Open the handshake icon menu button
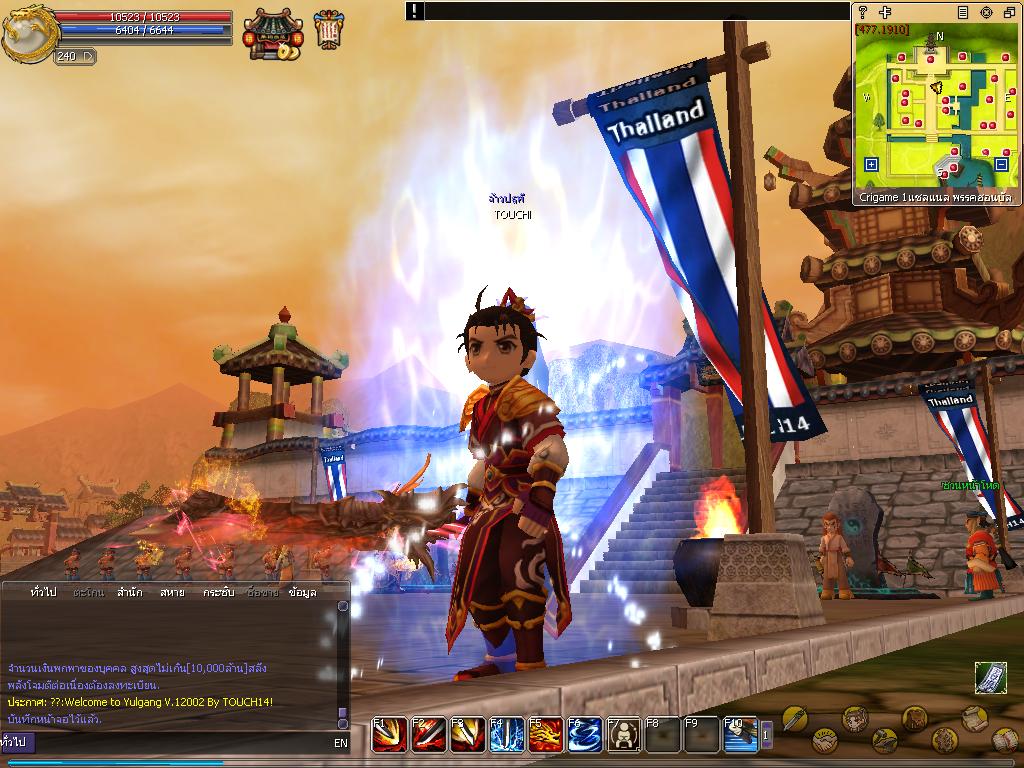Viewport: 1024px width, 768px height. click(x=823, y=741)
